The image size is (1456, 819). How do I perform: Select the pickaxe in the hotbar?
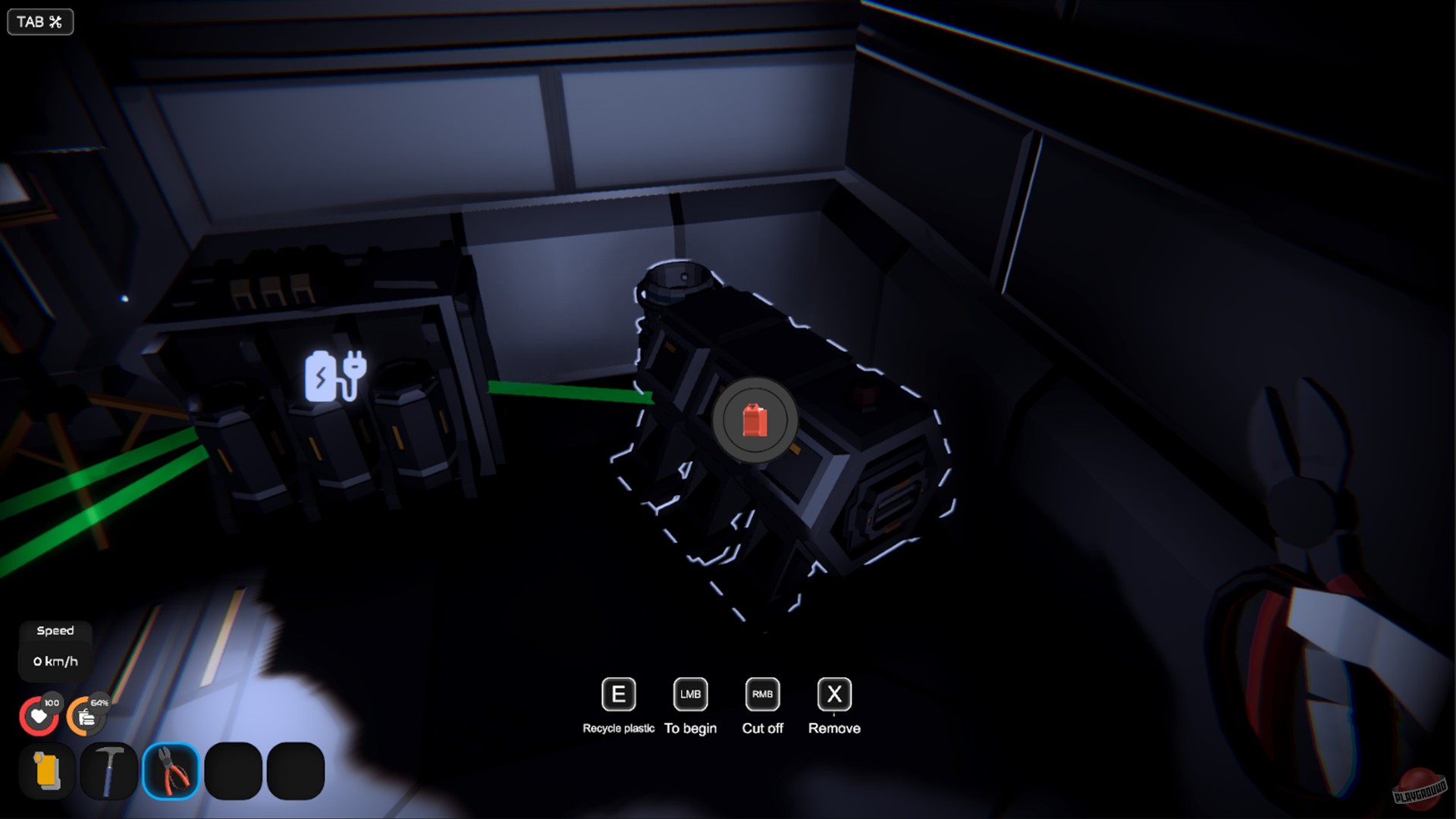coord(109,770)
